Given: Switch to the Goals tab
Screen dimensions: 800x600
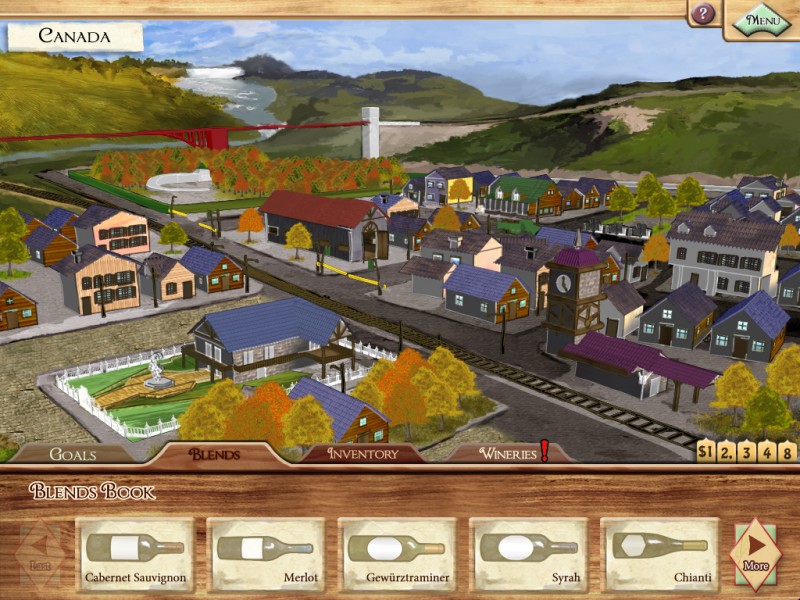Looking at the screenshot, I should tap(73, 454).
